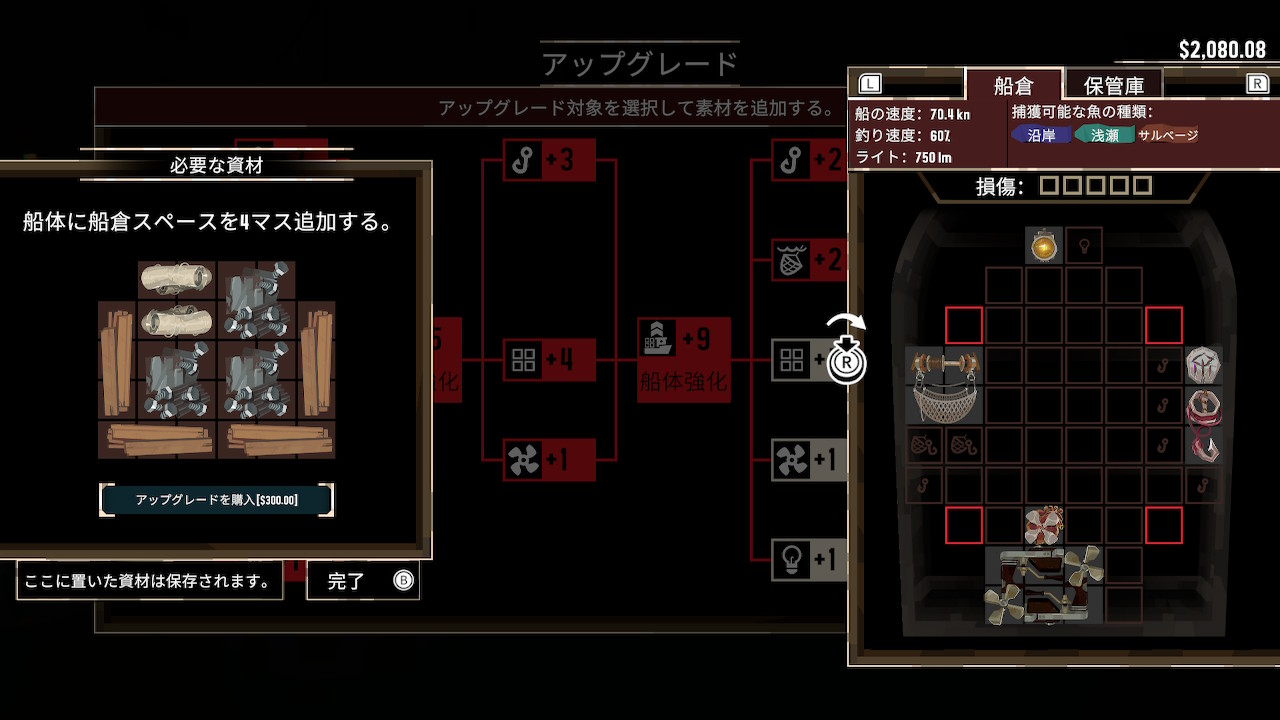
Task: Select the fishing rod with red line
Action: [1203, 425]
